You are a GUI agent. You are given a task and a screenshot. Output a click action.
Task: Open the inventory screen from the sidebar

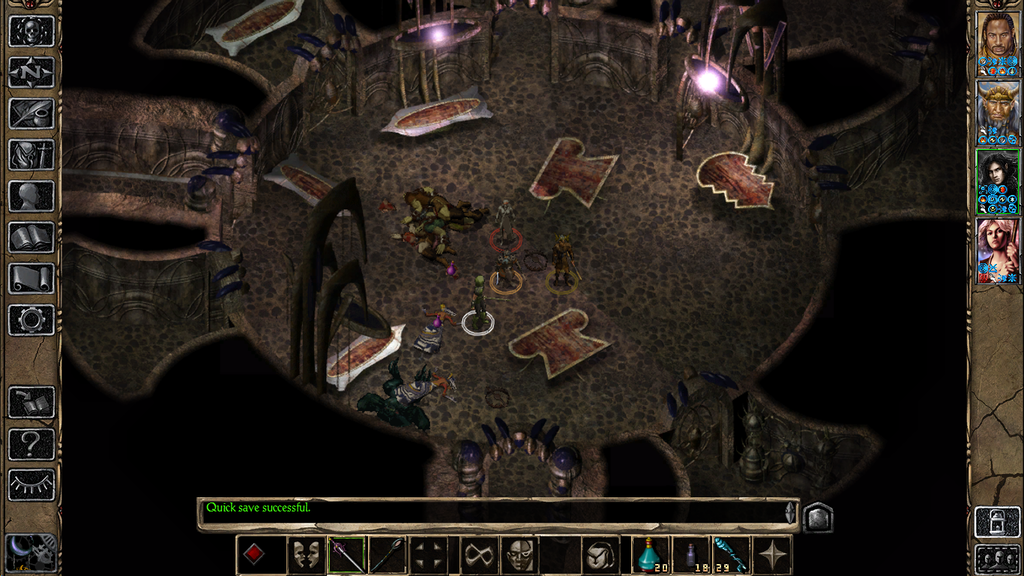(31, 155)
